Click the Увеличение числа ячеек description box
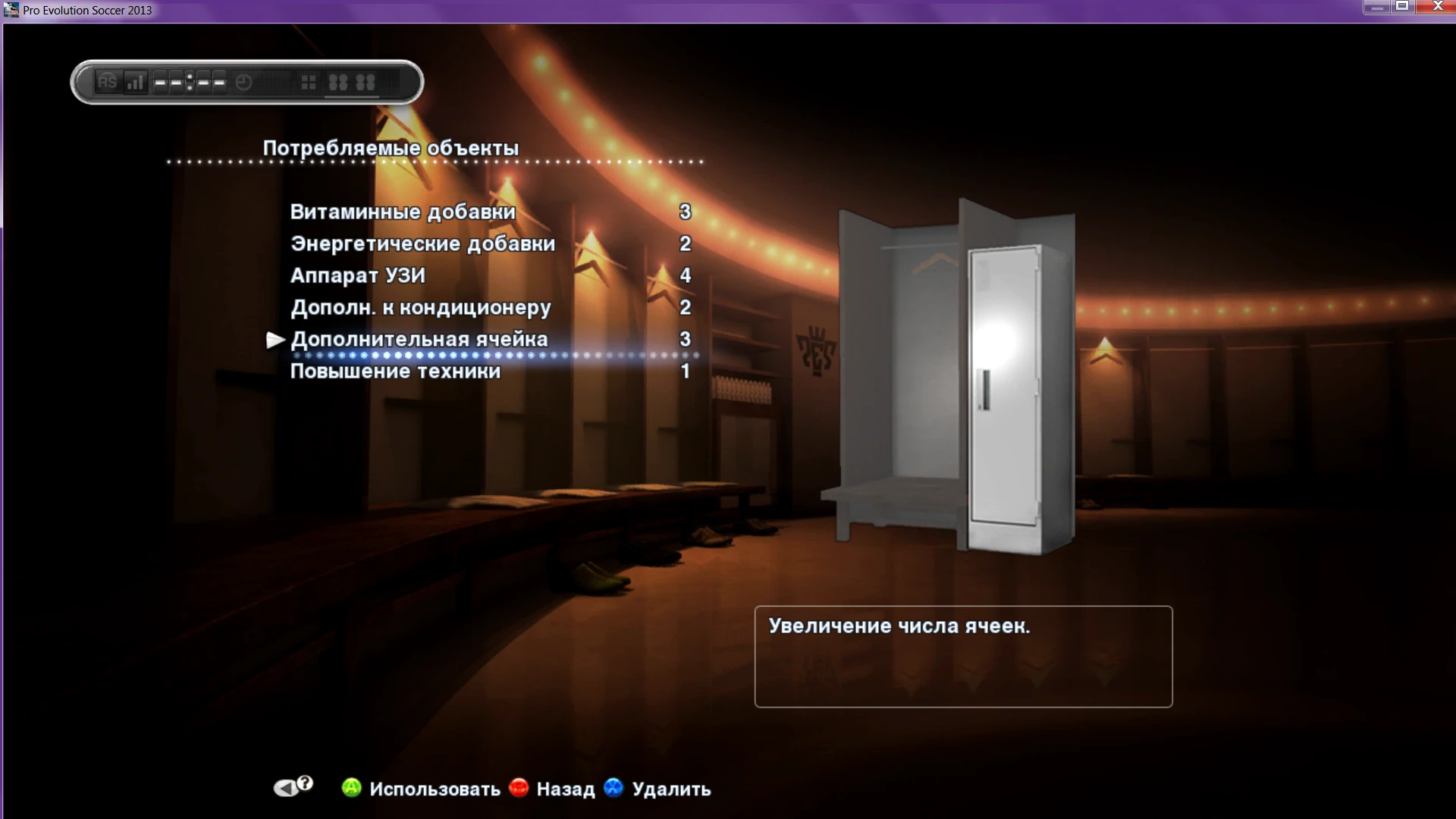1456x819 pixels. tap(962, 656)
